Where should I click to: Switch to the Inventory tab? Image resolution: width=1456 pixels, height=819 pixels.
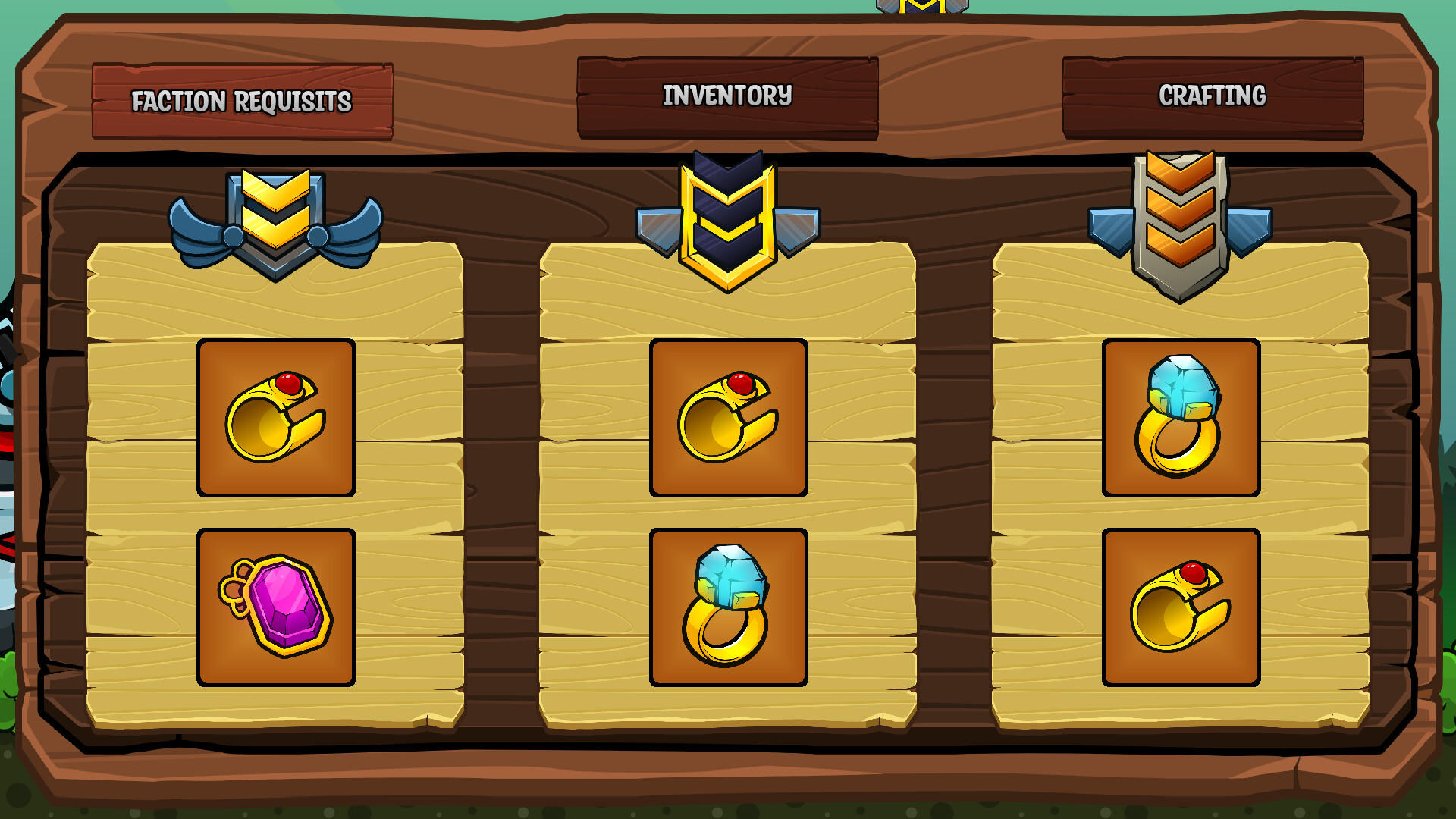click(x=728, y=96)
